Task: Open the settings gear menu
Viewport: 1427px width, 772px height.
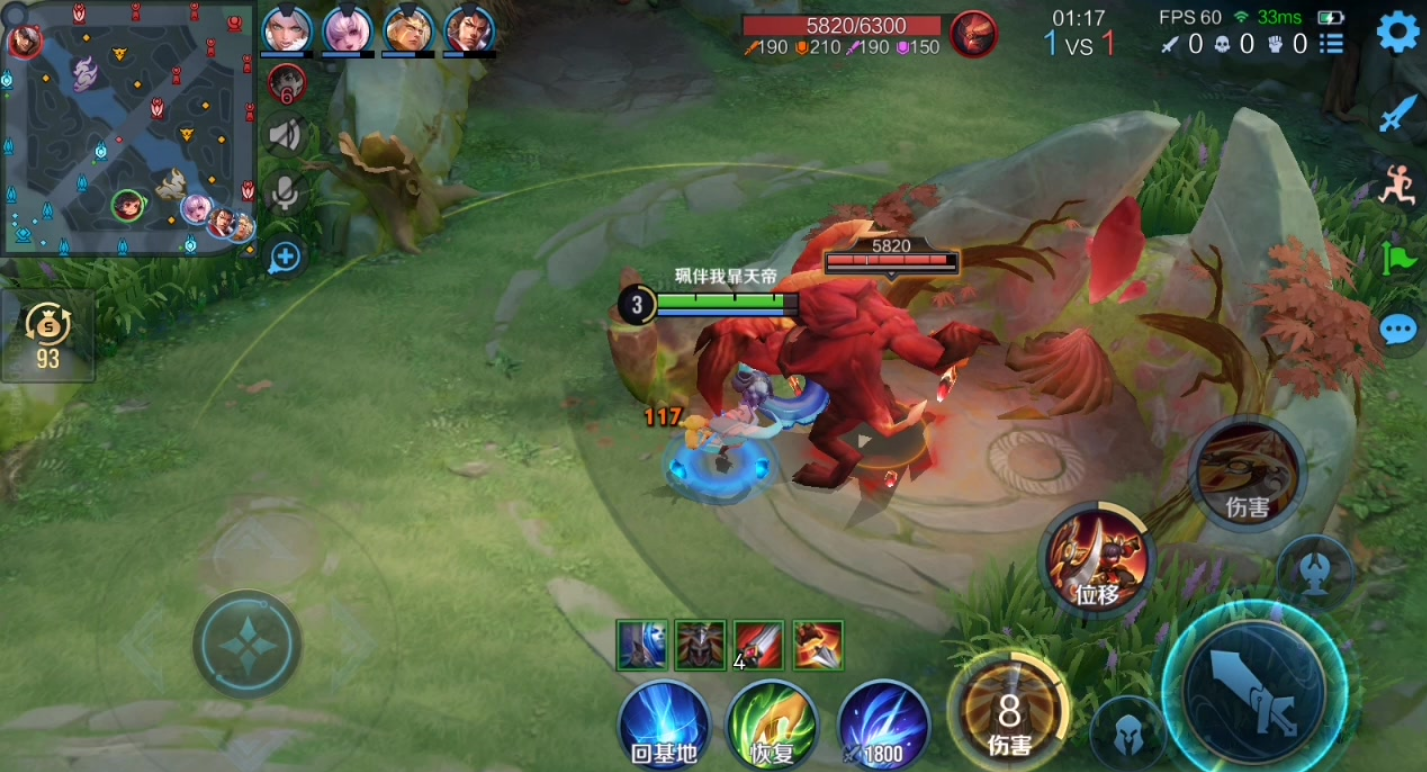Action: coord(1397,33)
